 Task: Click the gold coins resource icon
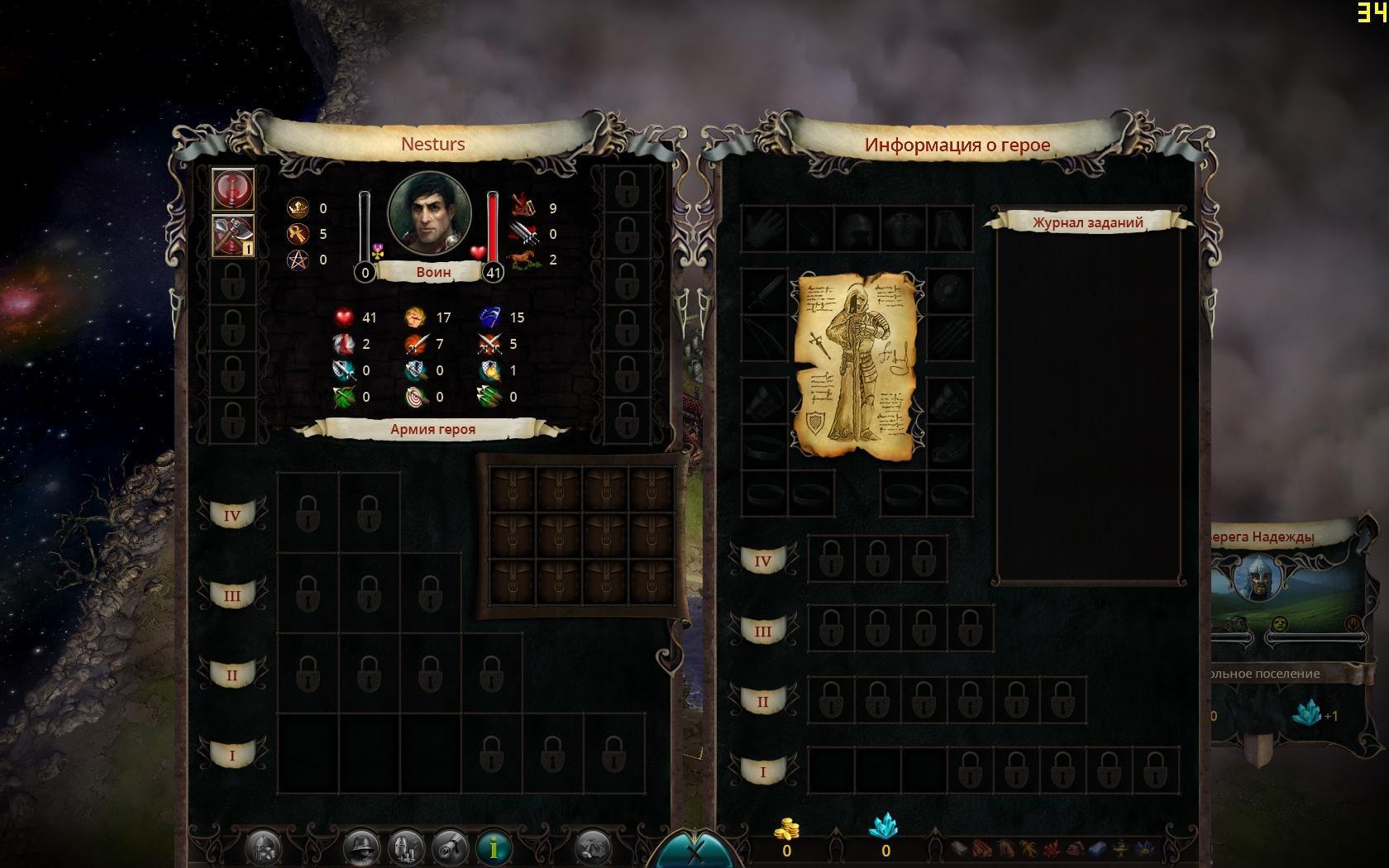[x=785, y=827]
